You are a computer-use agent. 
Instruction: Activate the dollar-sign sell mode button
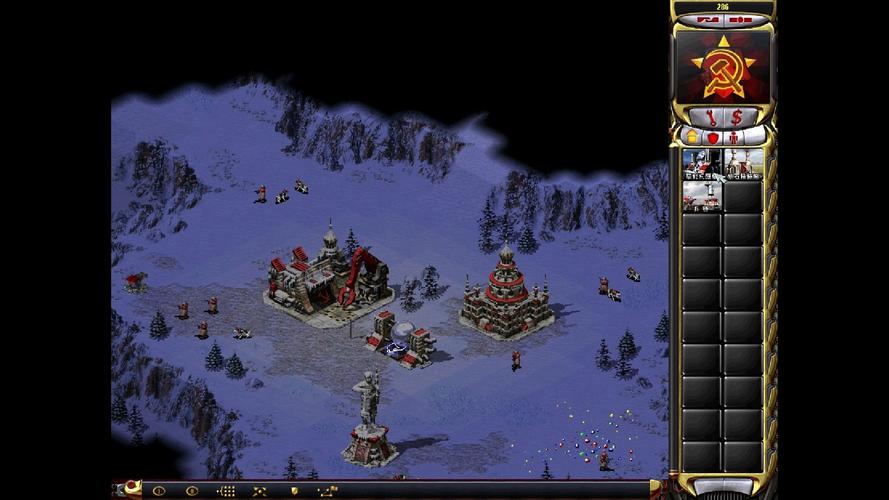point(737,117)
